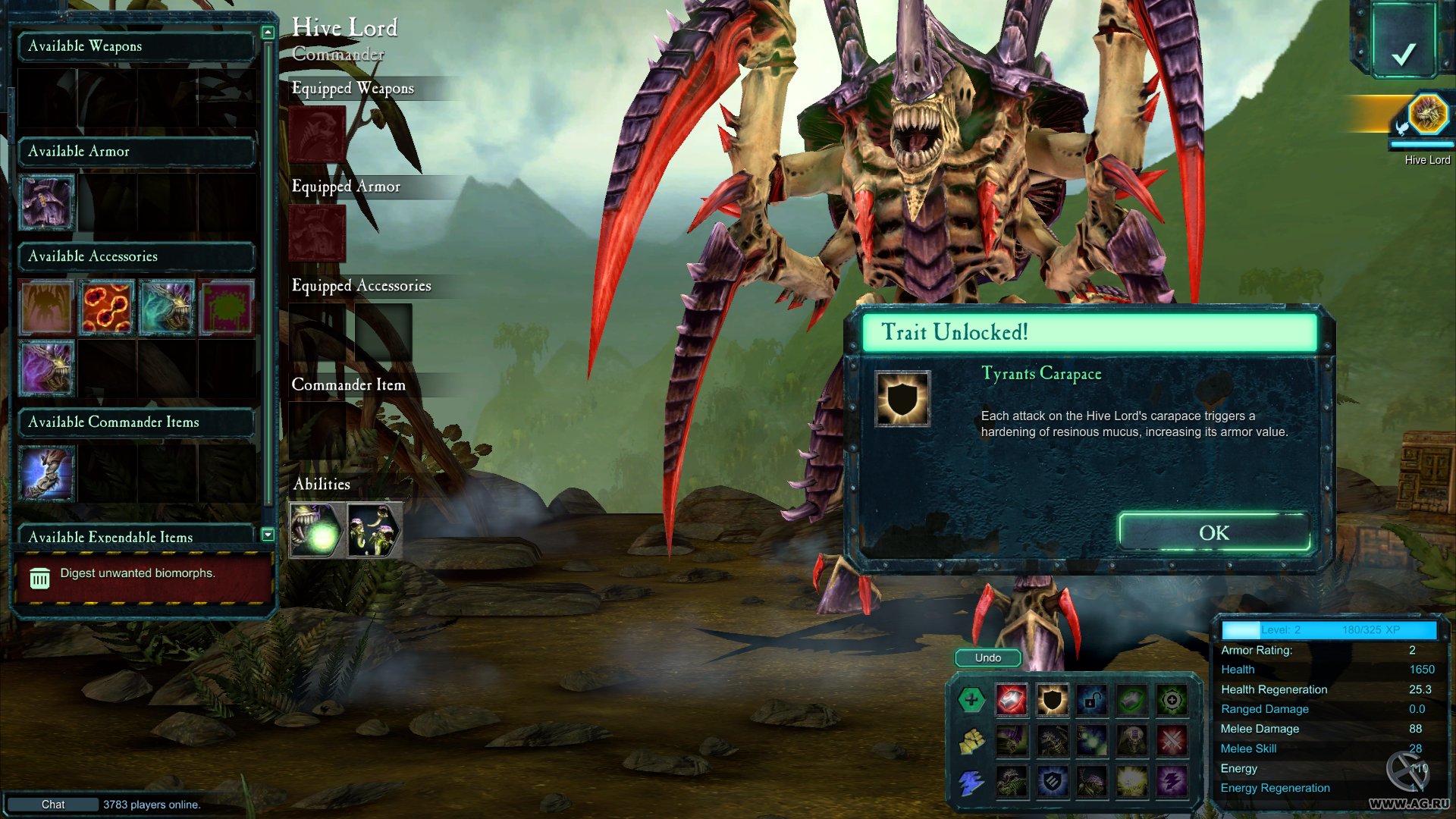Choose the orange spider silhouette accessory
The image size is (1456, 819).
click(47, 307)
